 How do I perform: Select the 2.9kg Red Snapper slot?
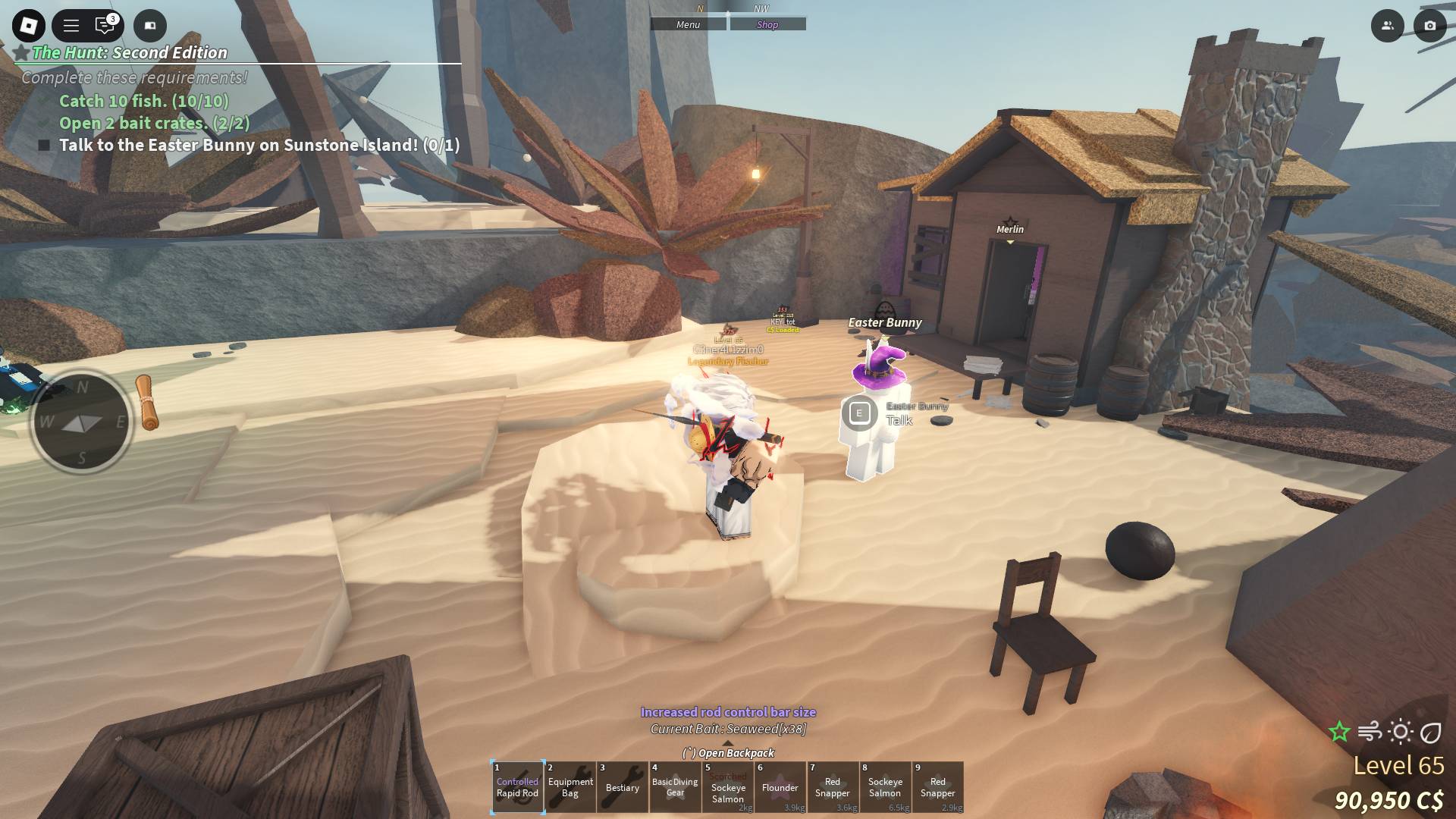click(938, 787)
